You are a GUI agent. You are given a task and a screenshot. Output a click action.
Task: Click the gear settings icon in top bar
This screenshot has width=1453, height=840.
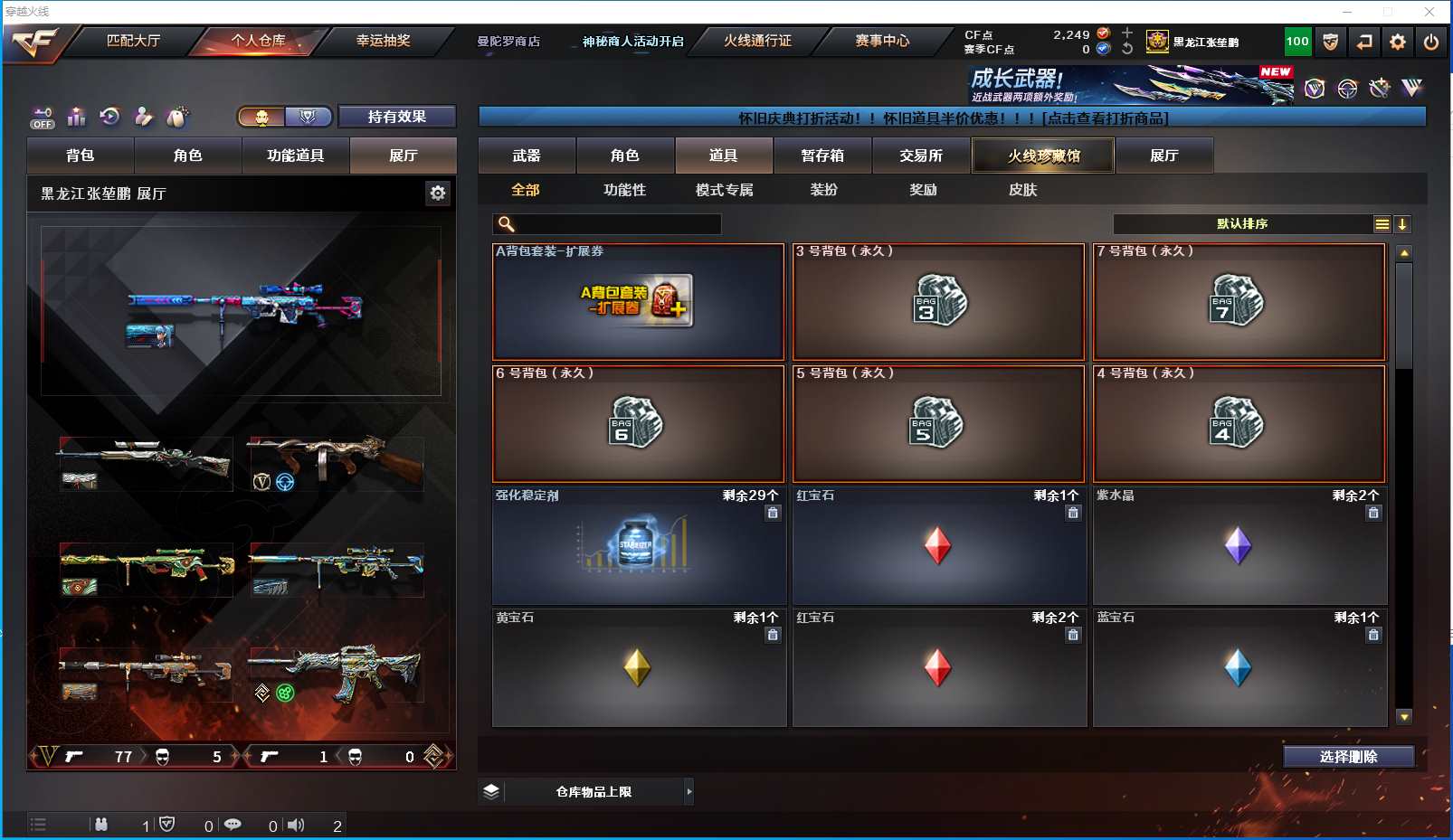pyautogui.click(x=1398, y=42)
